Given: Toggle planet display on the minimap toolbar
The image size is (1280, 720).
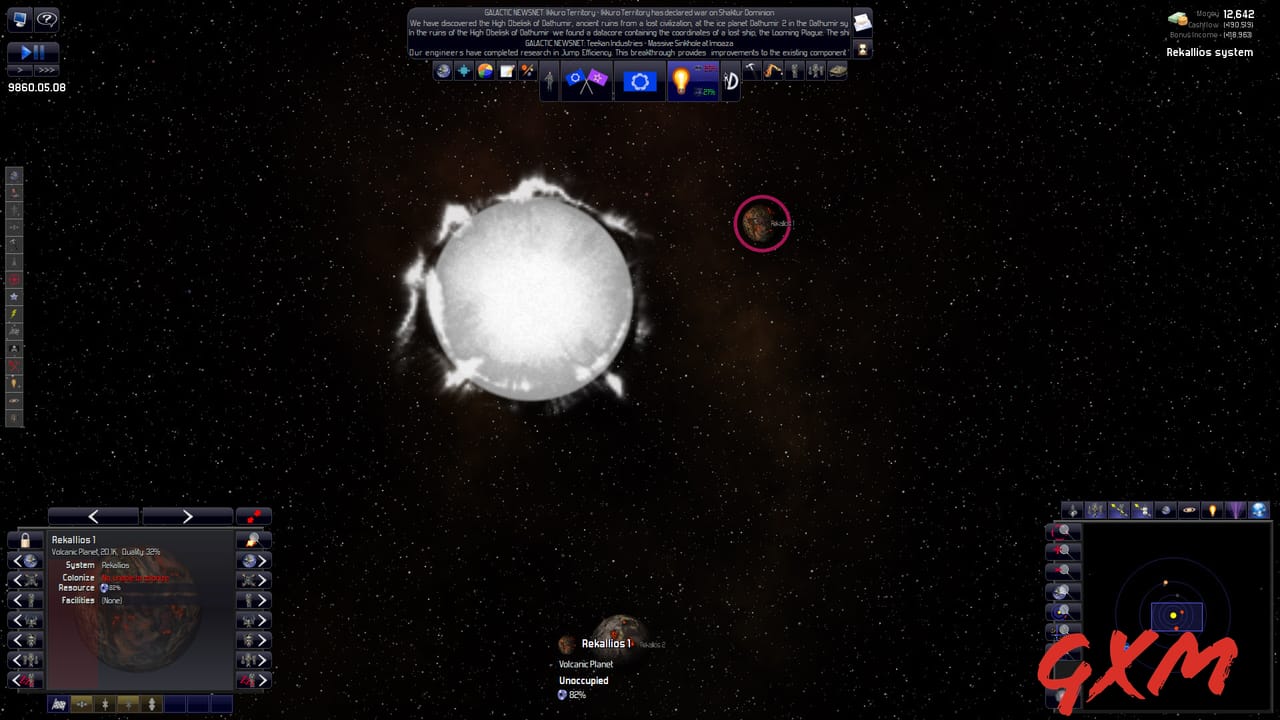Looking at the screenshot, I should click(x=1165, y=510).
